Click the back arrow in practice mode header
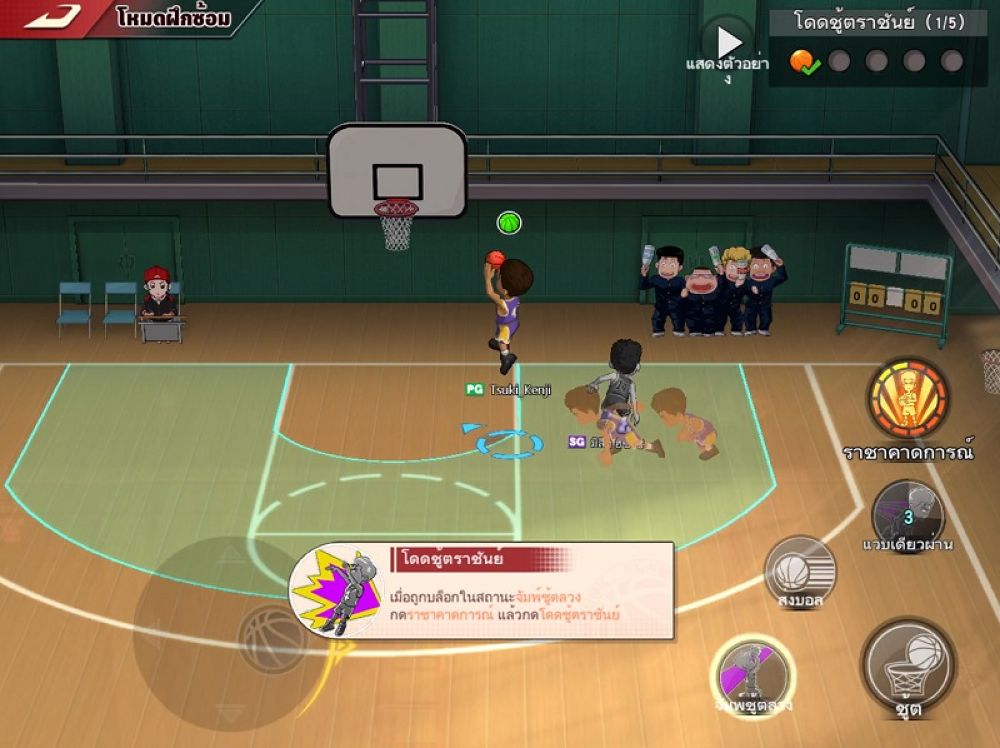The image size is (1000, 748). [x=52, y=17]
